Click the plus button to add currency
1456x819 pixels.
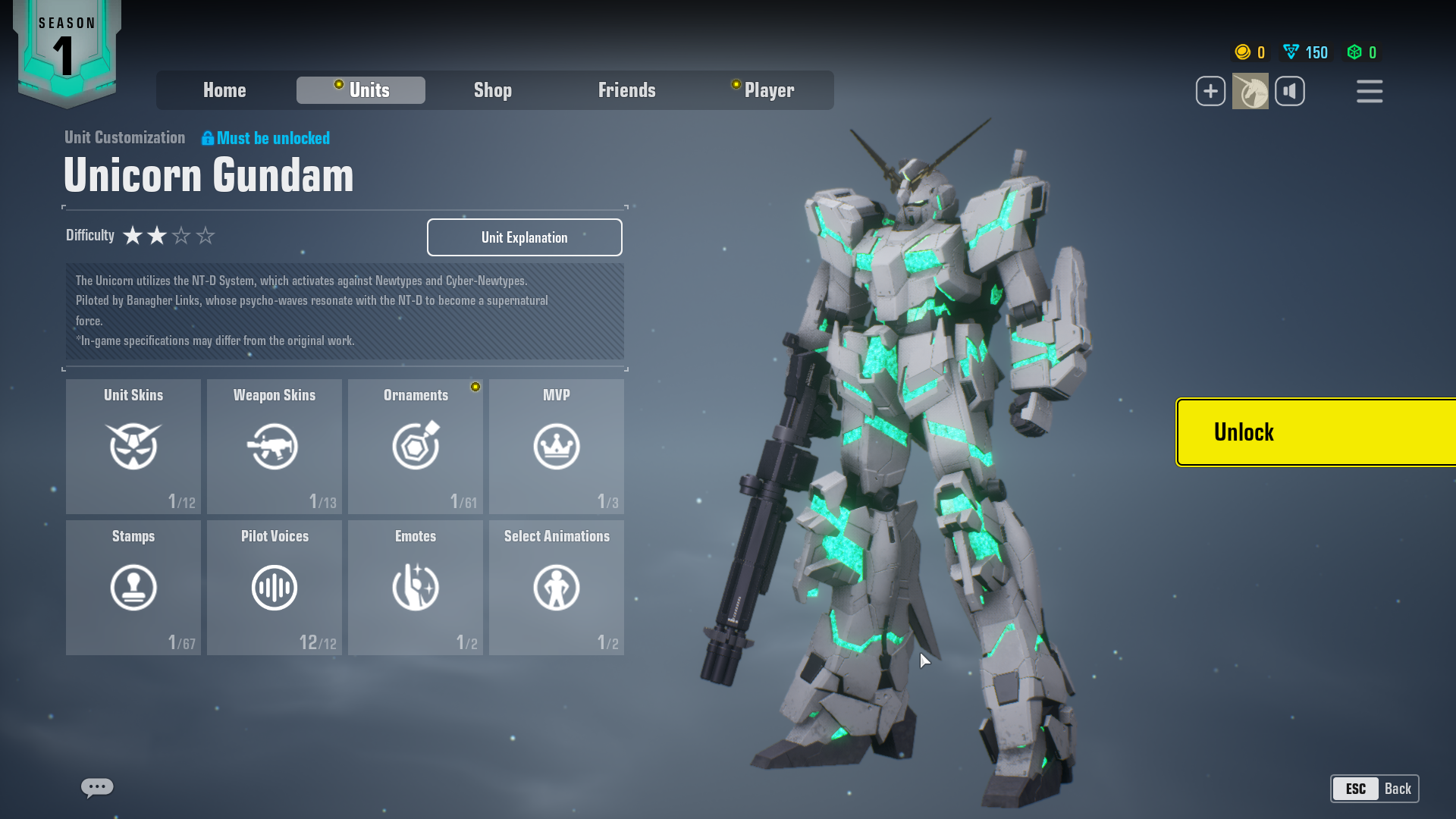1210,90
